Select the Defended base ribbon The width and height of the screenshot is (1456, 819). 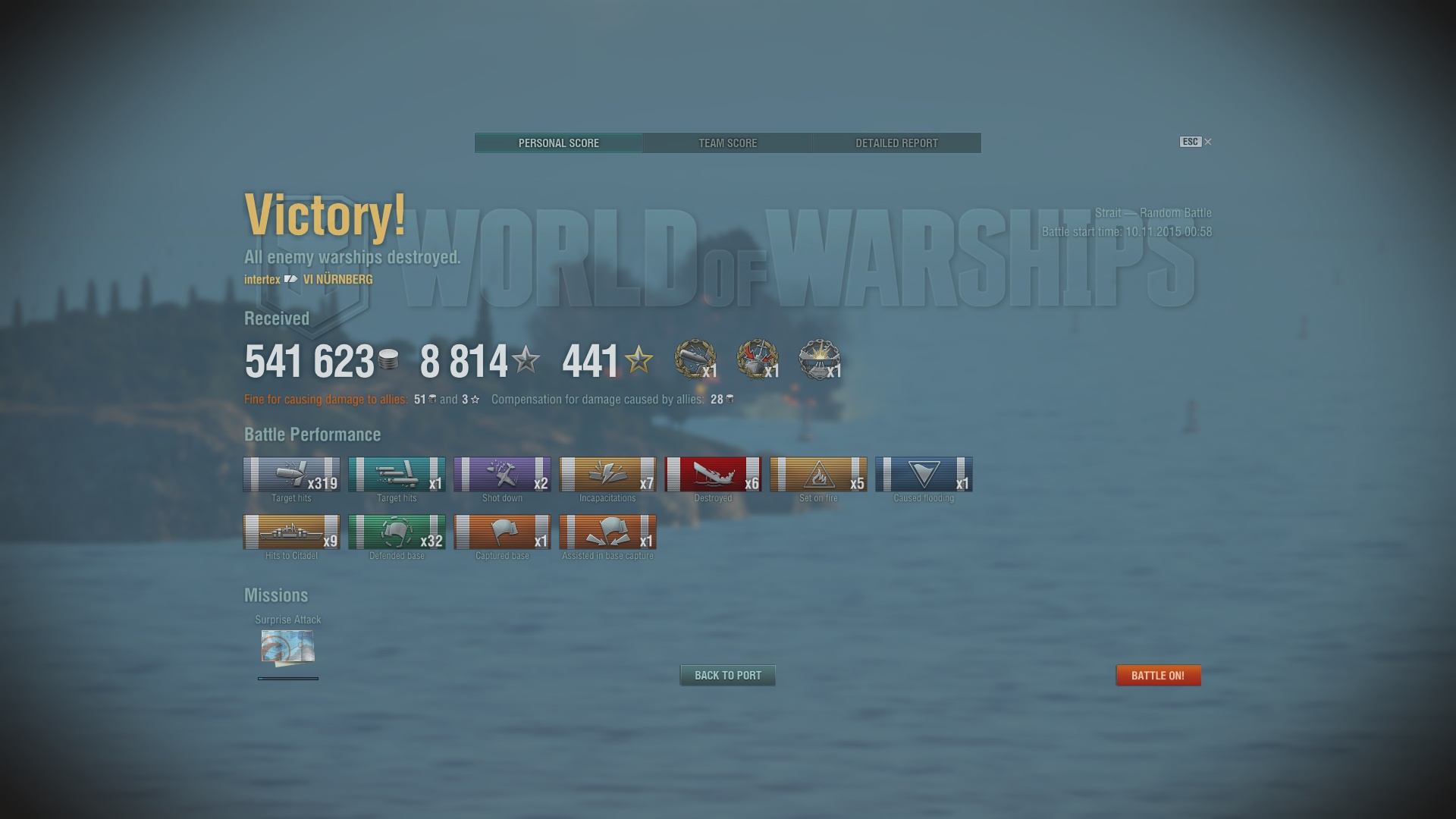[x=397, y=532]
